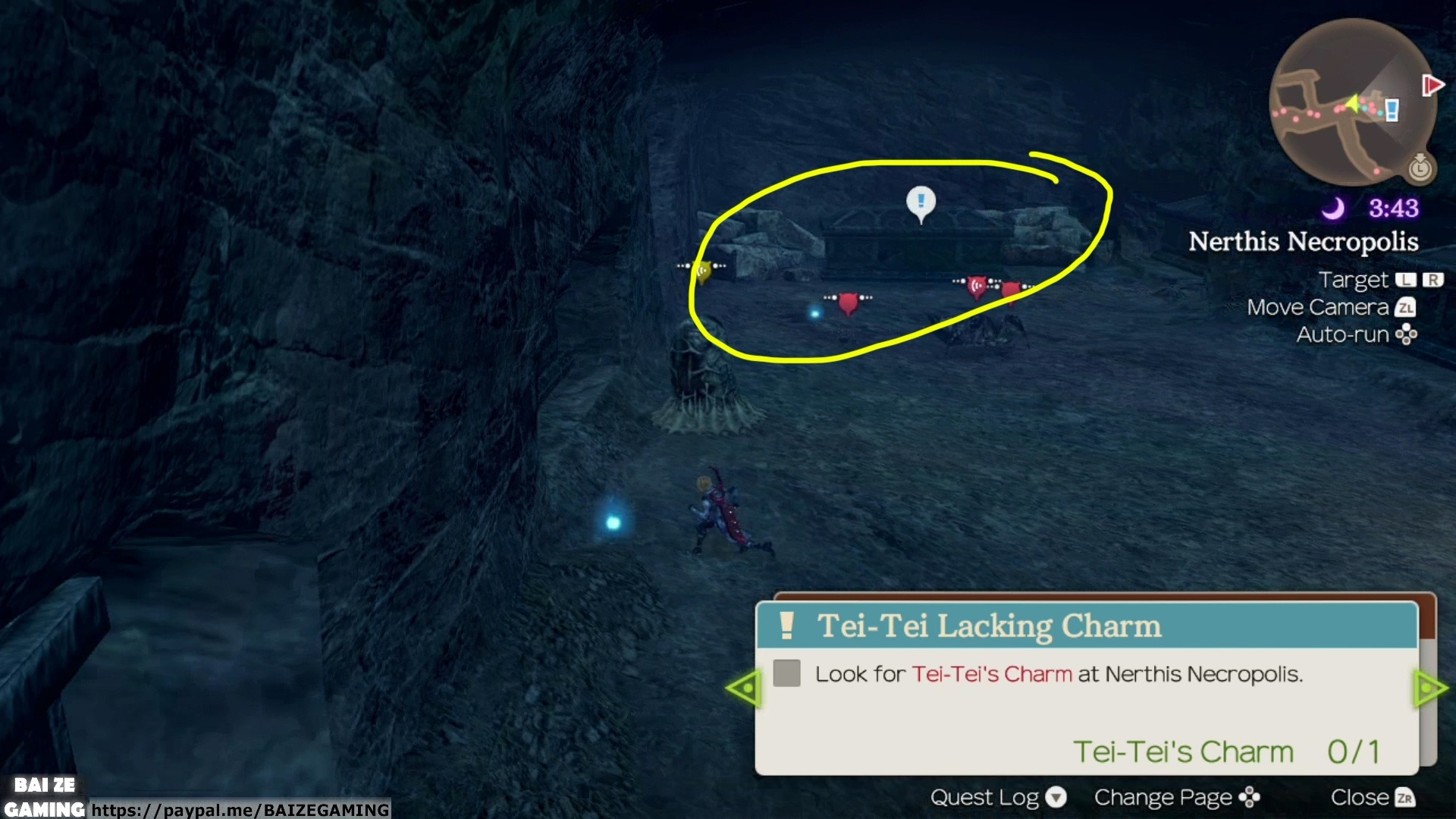
Task: Tick the Tei-Tei's Charm objective checkbox
Action: tap(786, 673)
